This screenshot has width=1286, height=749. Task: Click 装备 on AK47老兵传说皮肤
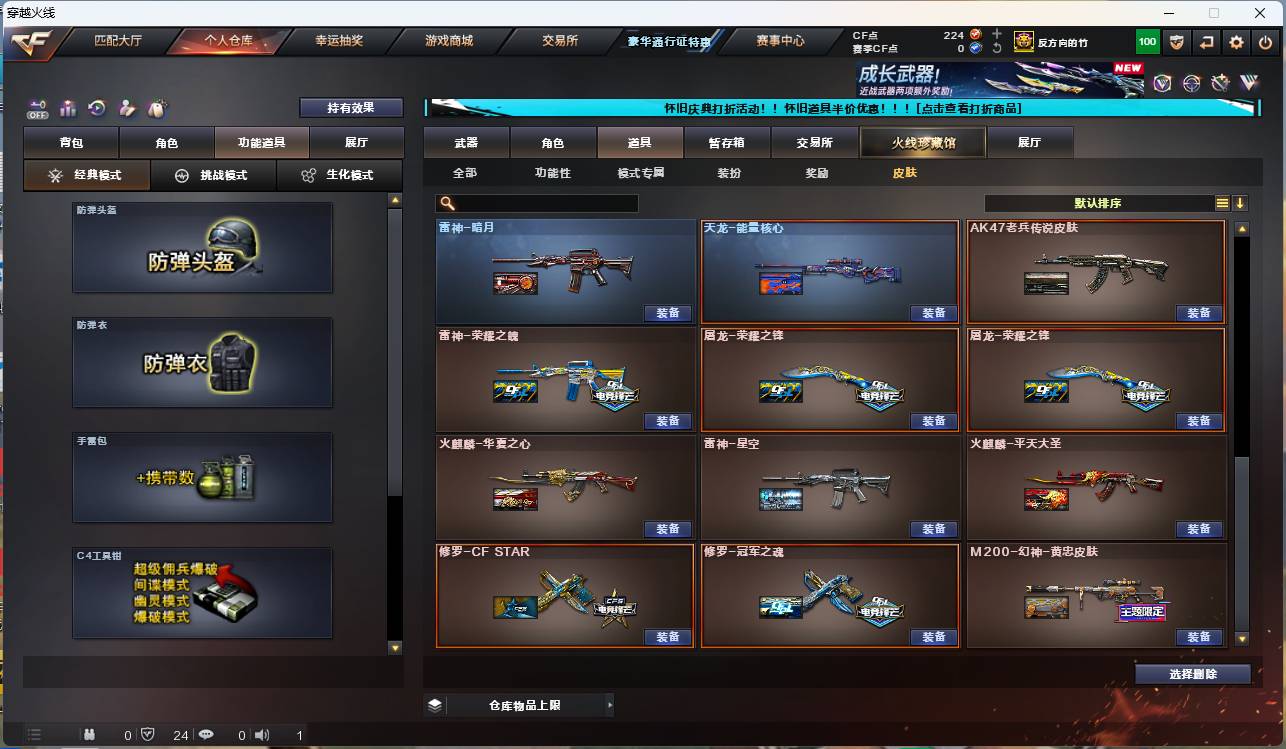(x=1199, y=313)
